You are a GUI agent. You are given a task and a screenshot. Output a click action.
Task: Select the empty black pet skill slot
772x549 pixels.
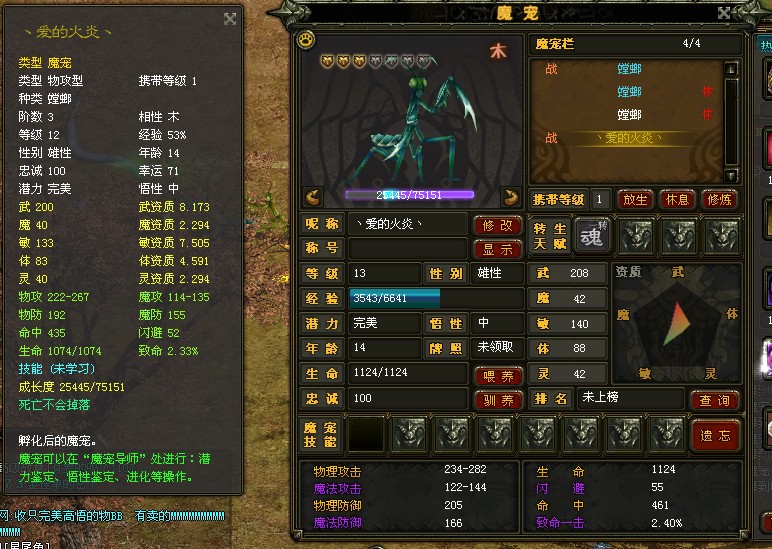click(366, 435)
